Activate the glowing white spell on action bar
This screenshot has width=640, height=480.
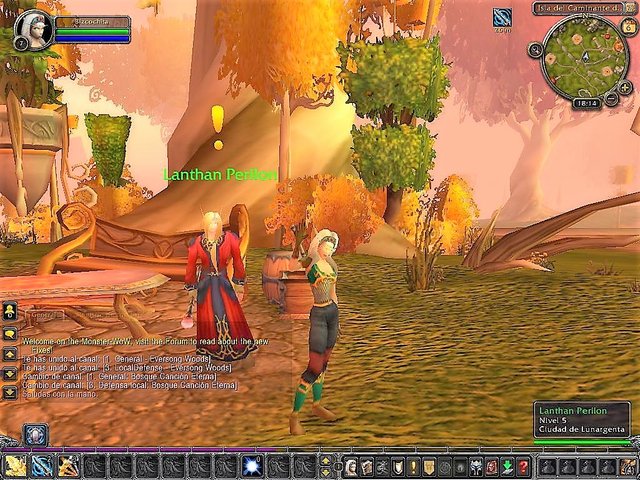(x=252, y=466)
